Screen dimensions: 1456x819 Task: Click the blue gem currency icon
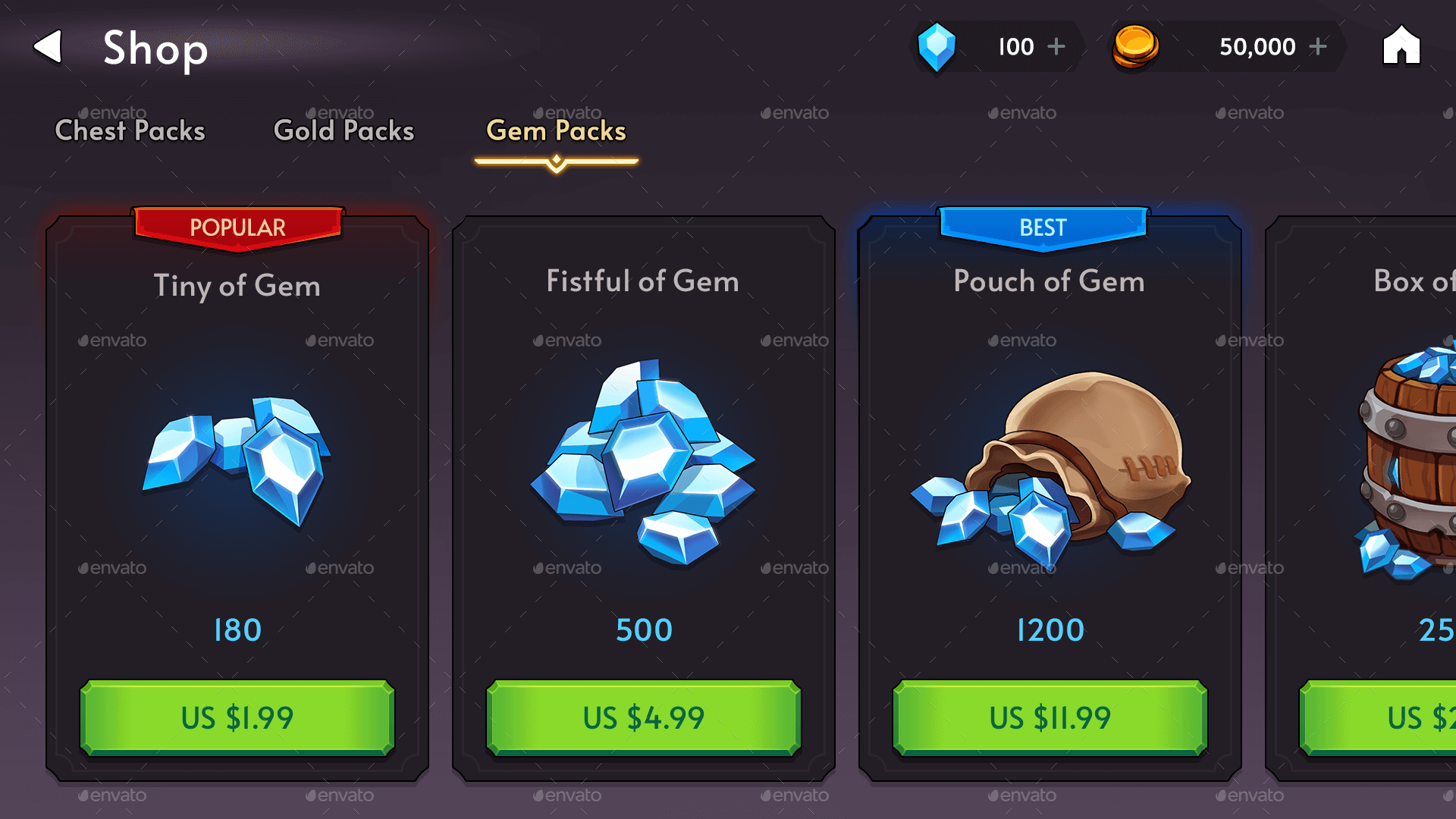pyautogui.click(x=937, y=47)
